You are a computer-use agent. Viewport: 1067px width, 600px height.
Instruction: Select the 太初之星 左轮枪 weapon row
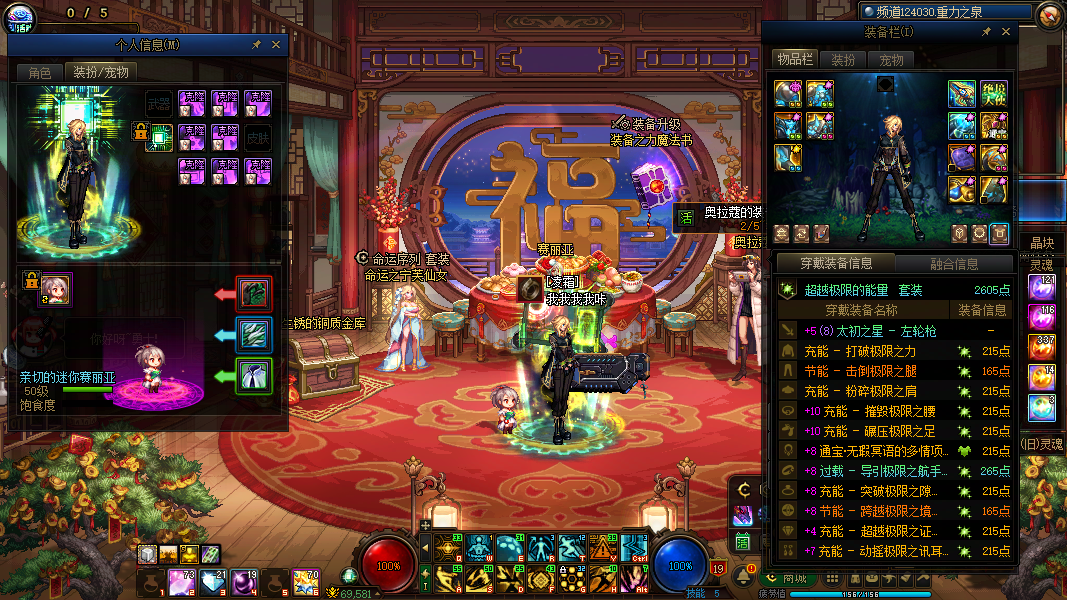click(x=895, y=331)
